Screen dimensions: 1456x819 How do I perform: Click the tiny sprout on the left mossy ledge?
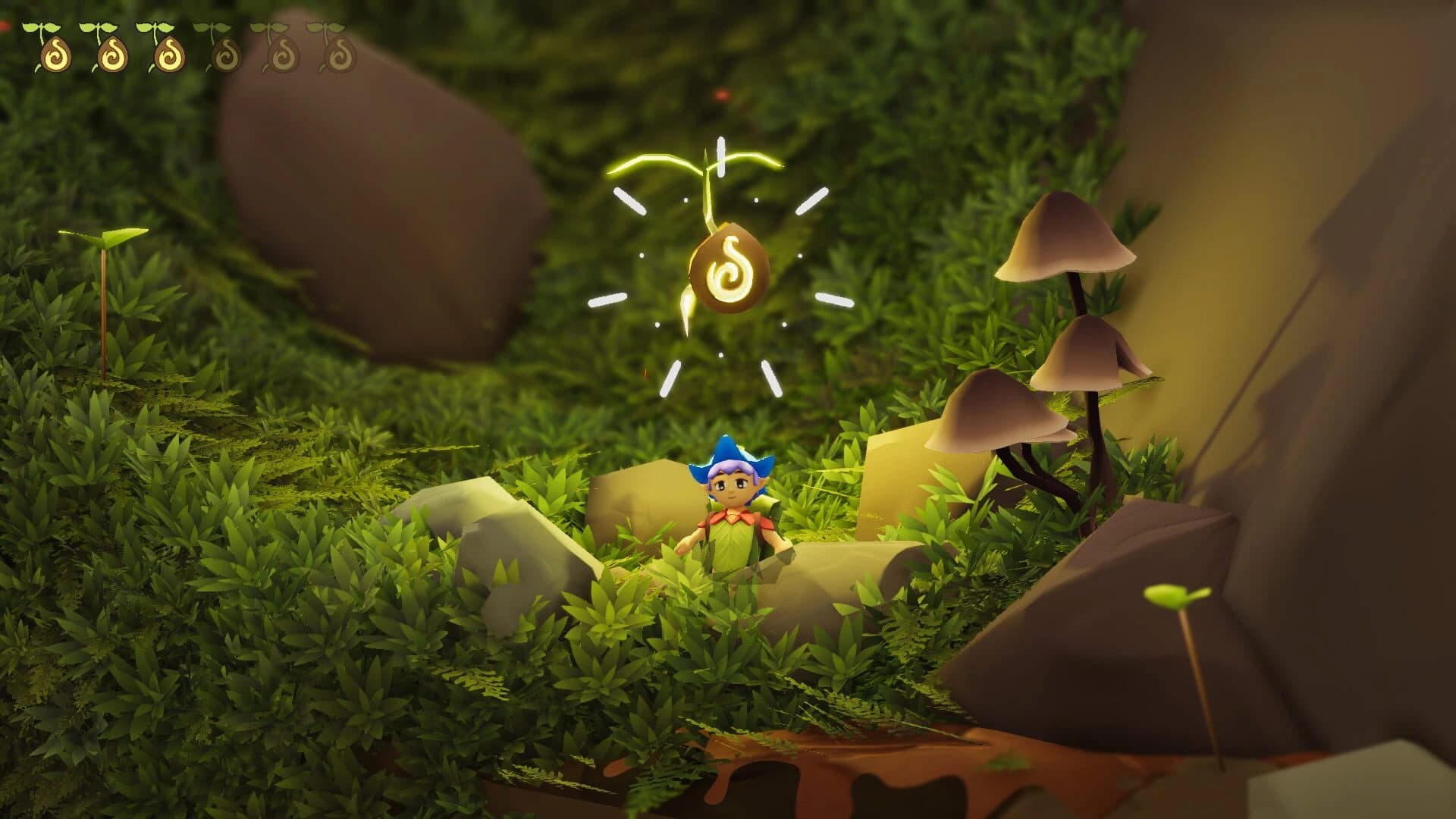102,243
